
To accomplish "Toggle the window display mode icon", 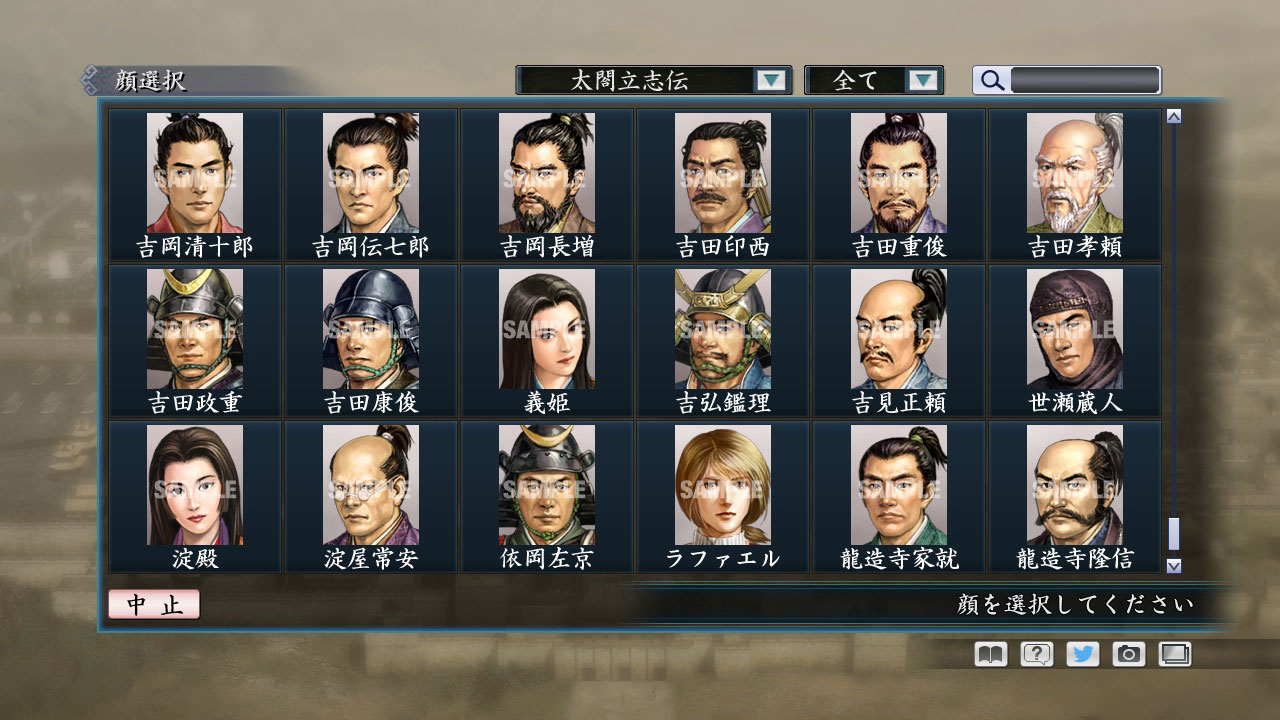I will pos(1175,654).
